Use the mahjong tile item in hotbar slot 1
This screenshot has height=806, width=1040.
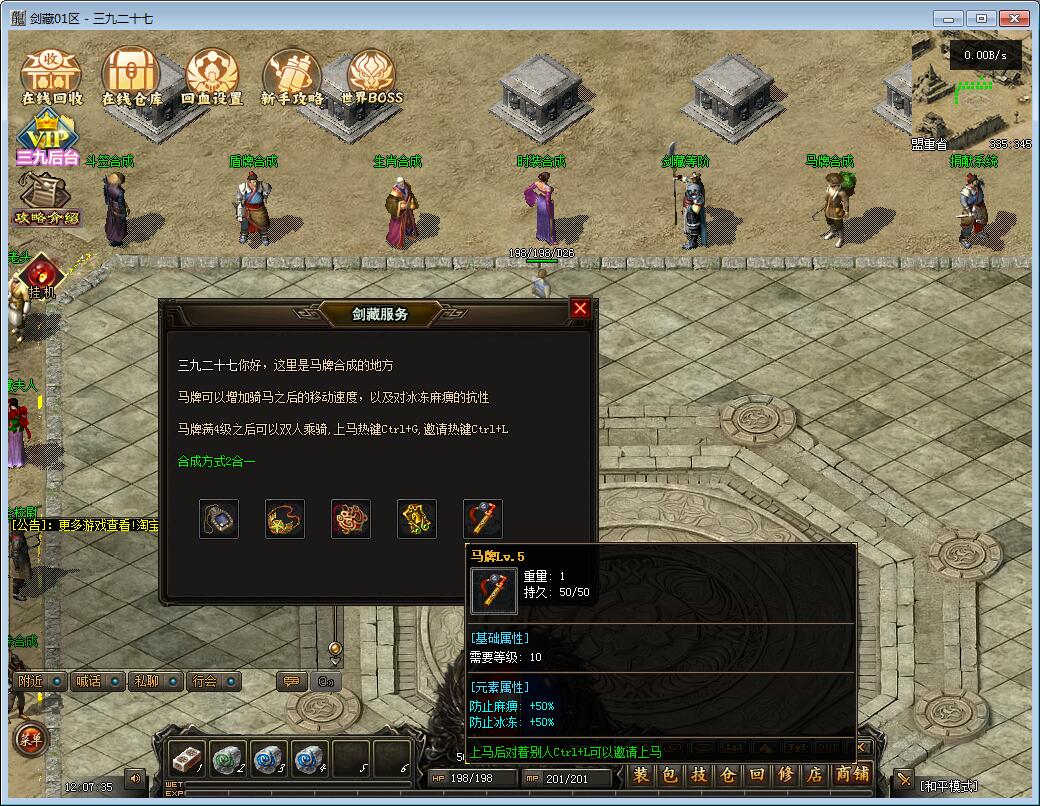[x=186, y=758]
